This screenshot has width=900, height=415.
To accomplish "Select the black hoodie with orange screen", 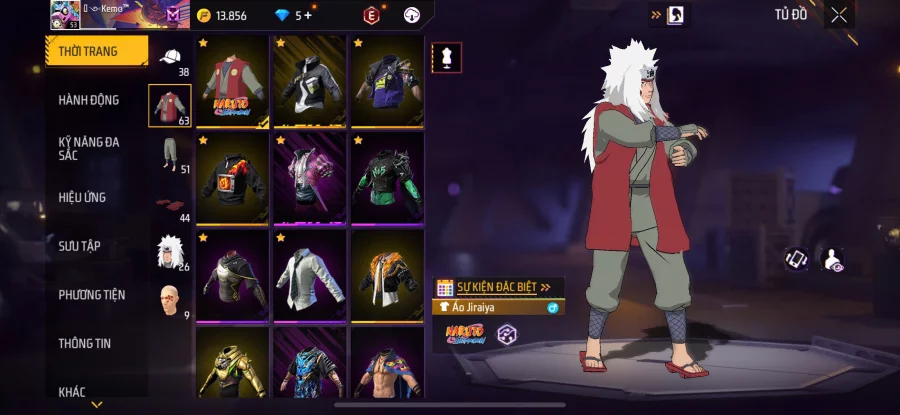I will click(232, 178).
